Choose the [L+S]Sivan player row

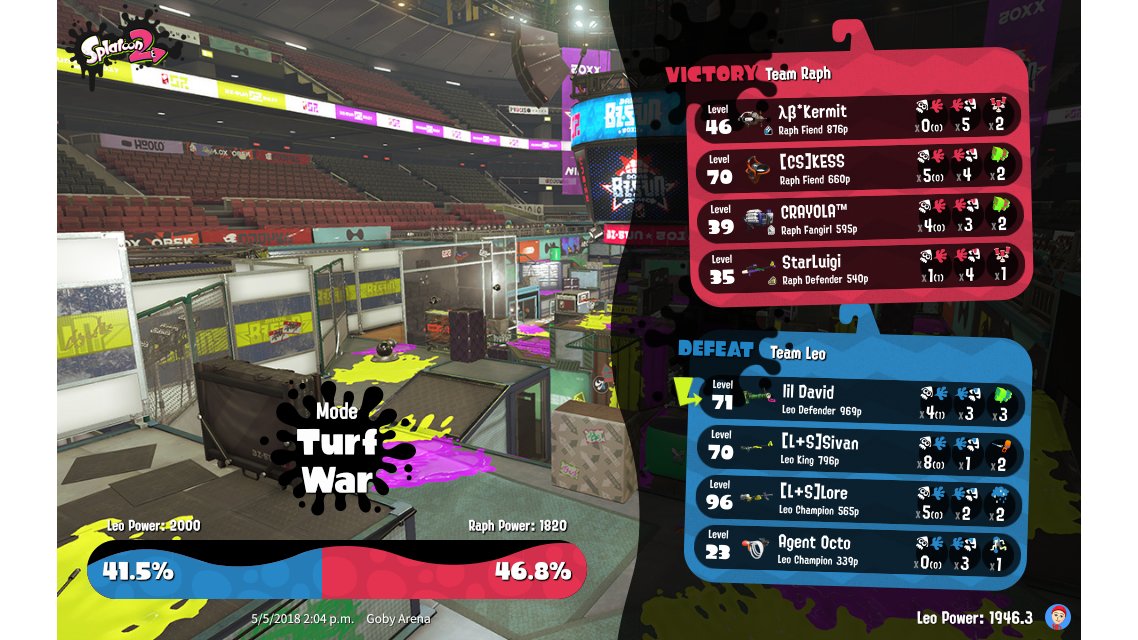[x=860, y=448]
